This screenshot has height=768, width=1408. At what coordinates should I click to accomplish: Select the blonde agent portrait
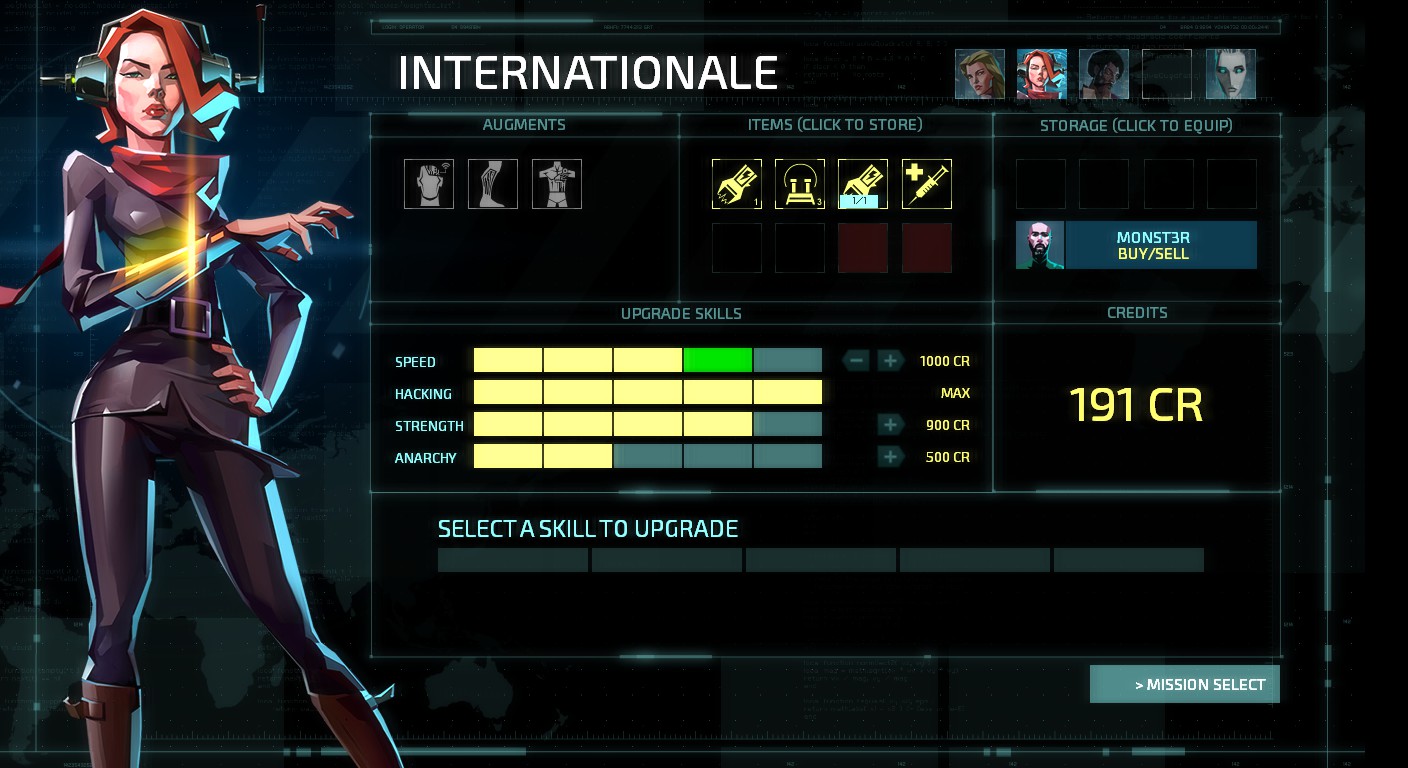[979, 75]
